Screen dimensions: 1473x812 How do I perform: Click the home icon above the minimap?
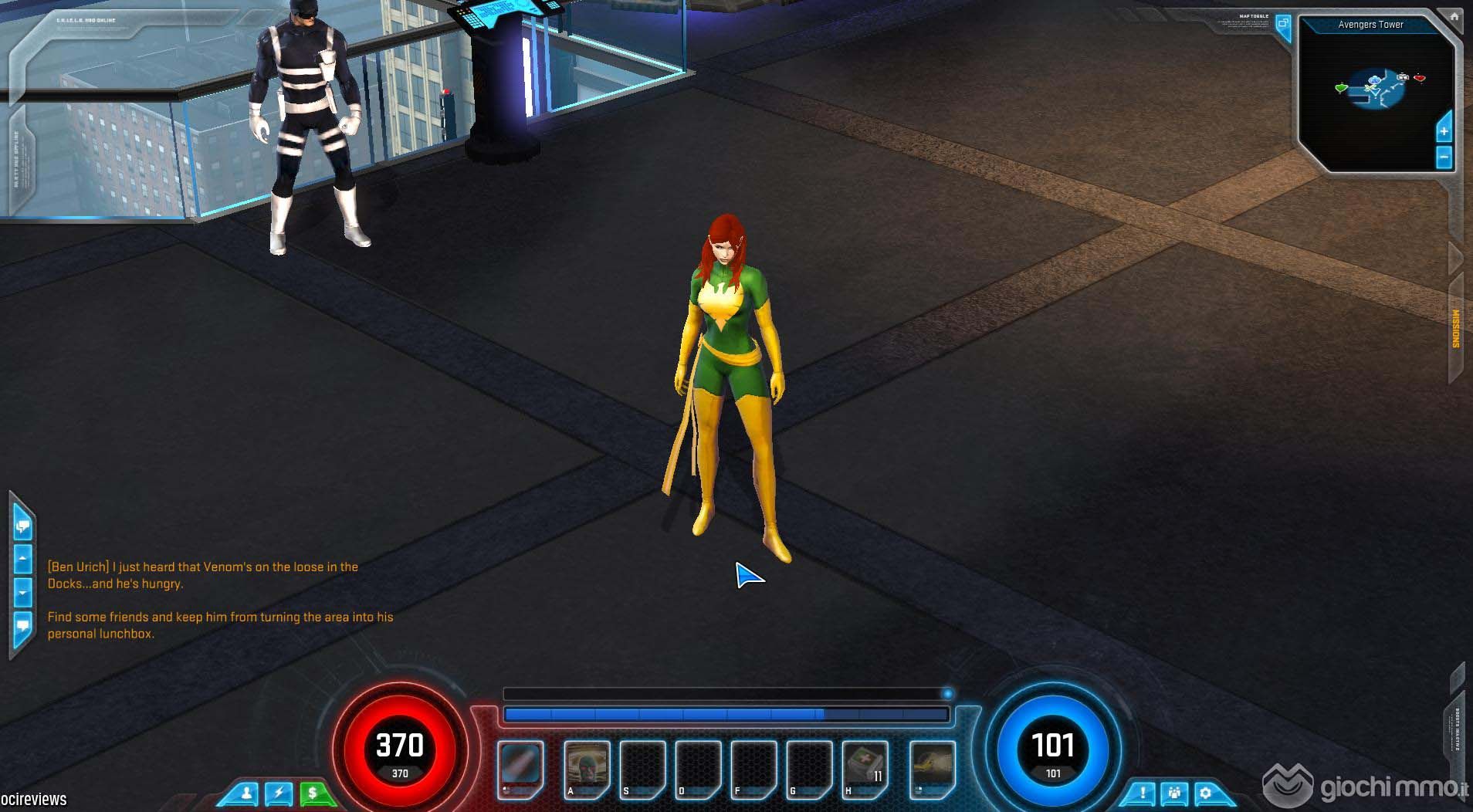point(1454,15)
